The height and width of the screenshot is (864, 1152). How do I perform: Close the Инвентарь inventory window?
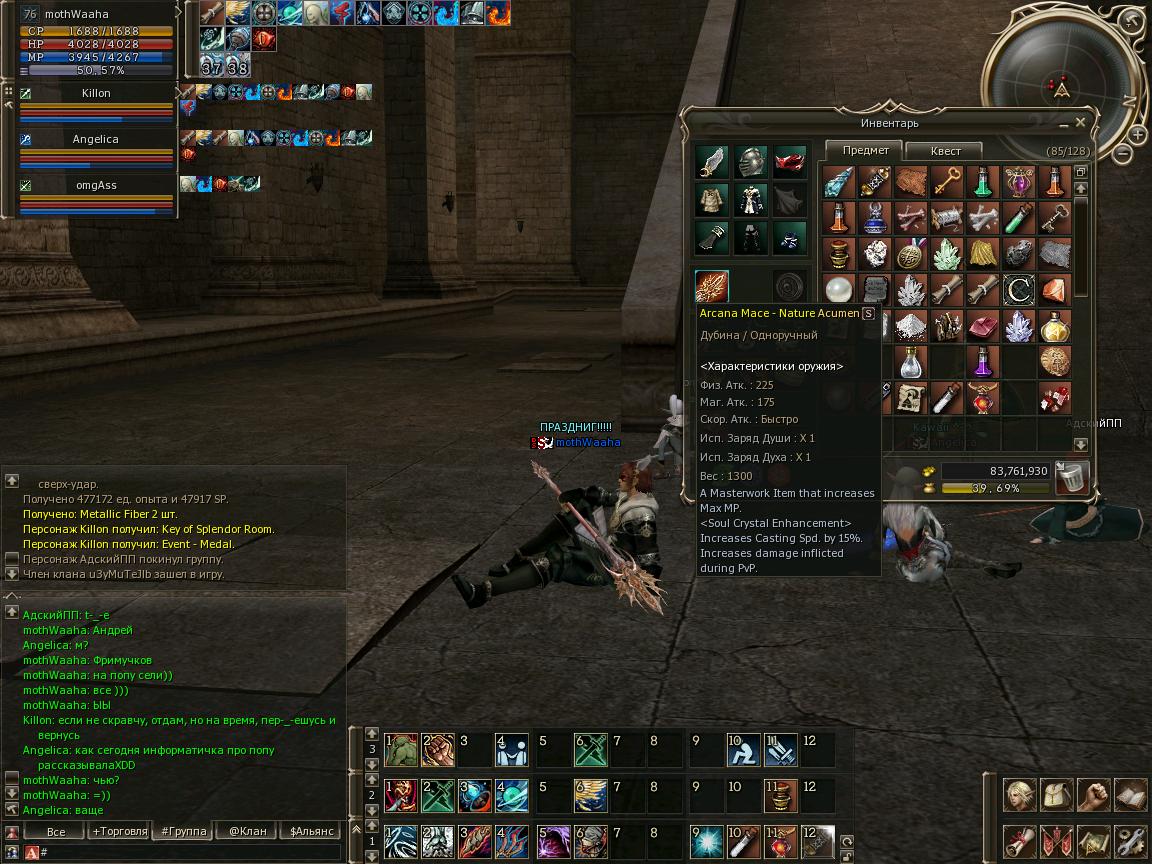pos(1080,123)
